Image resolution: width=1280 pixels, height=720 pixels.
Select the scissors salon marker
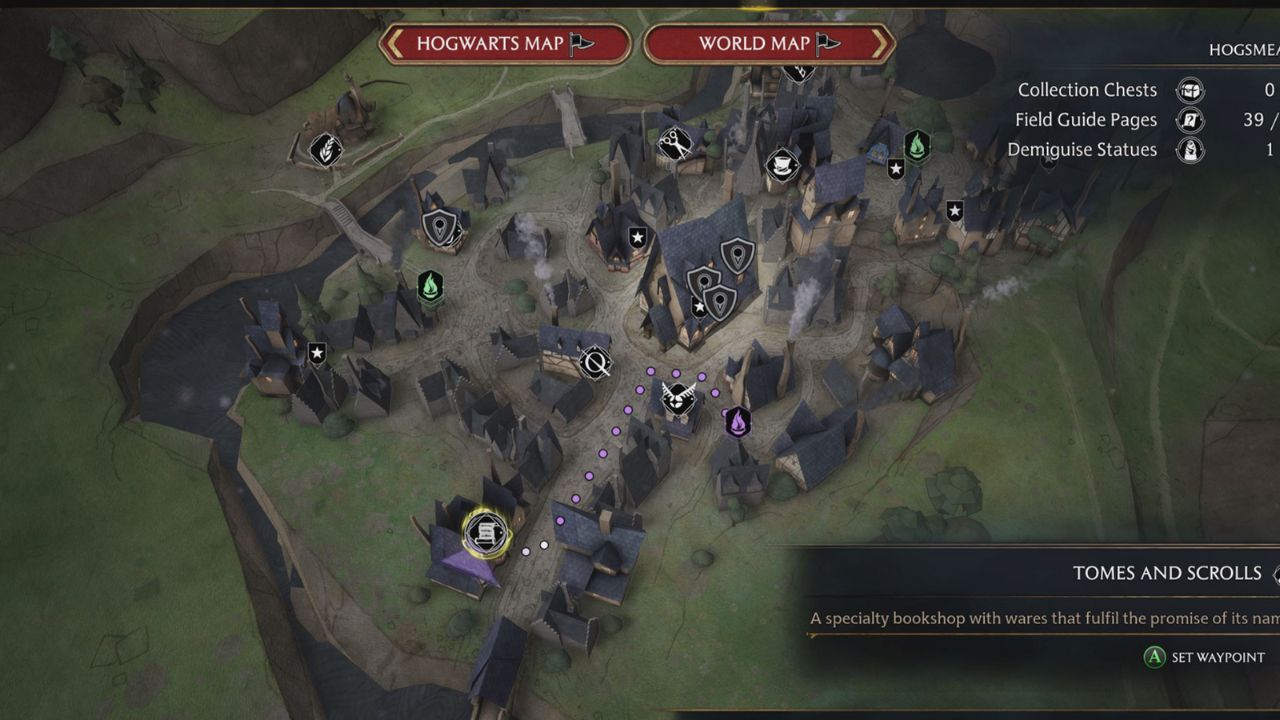[x=675, y=145]
